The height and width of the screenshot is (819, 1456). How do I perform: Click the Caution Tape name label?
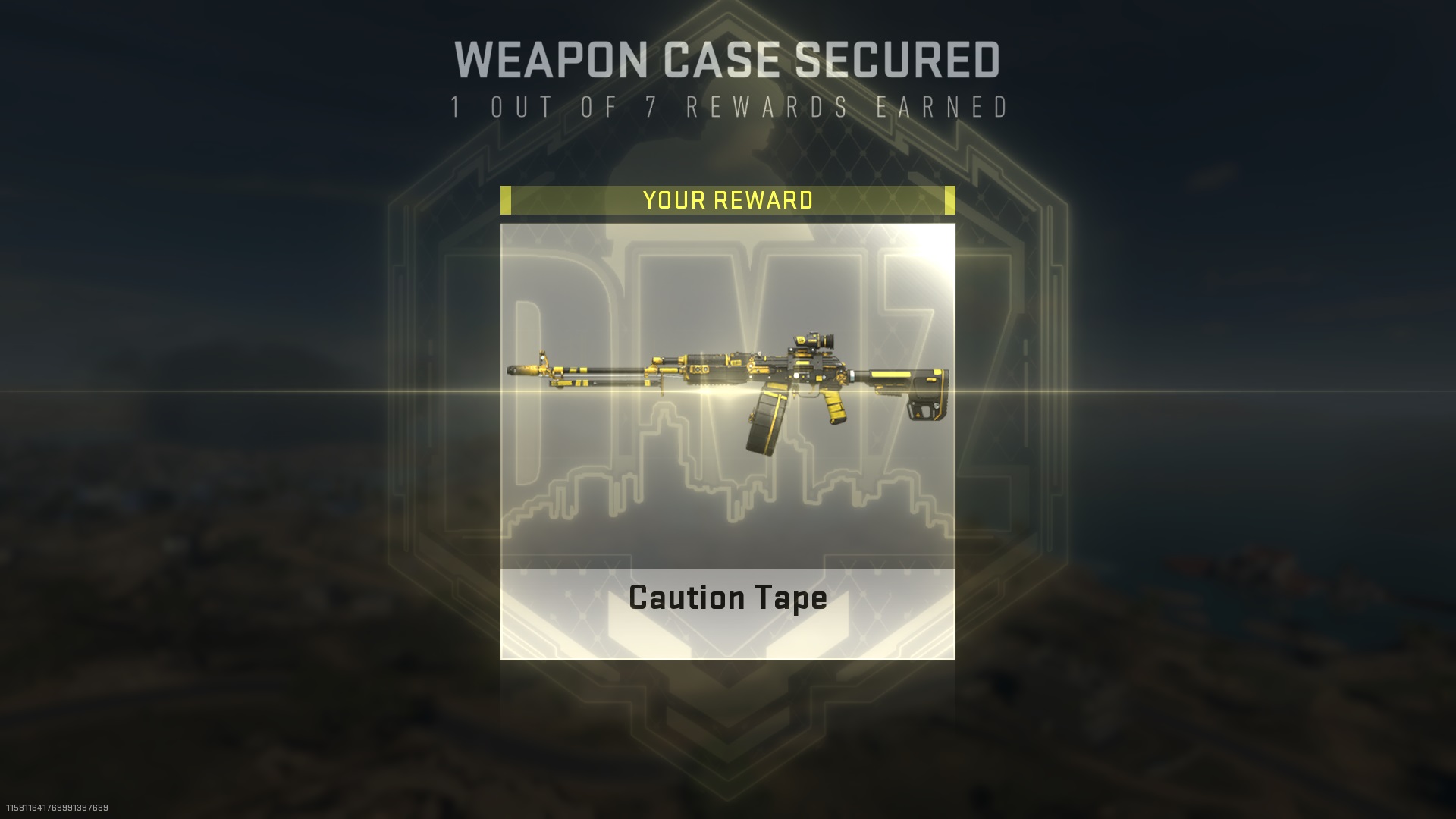726,598
